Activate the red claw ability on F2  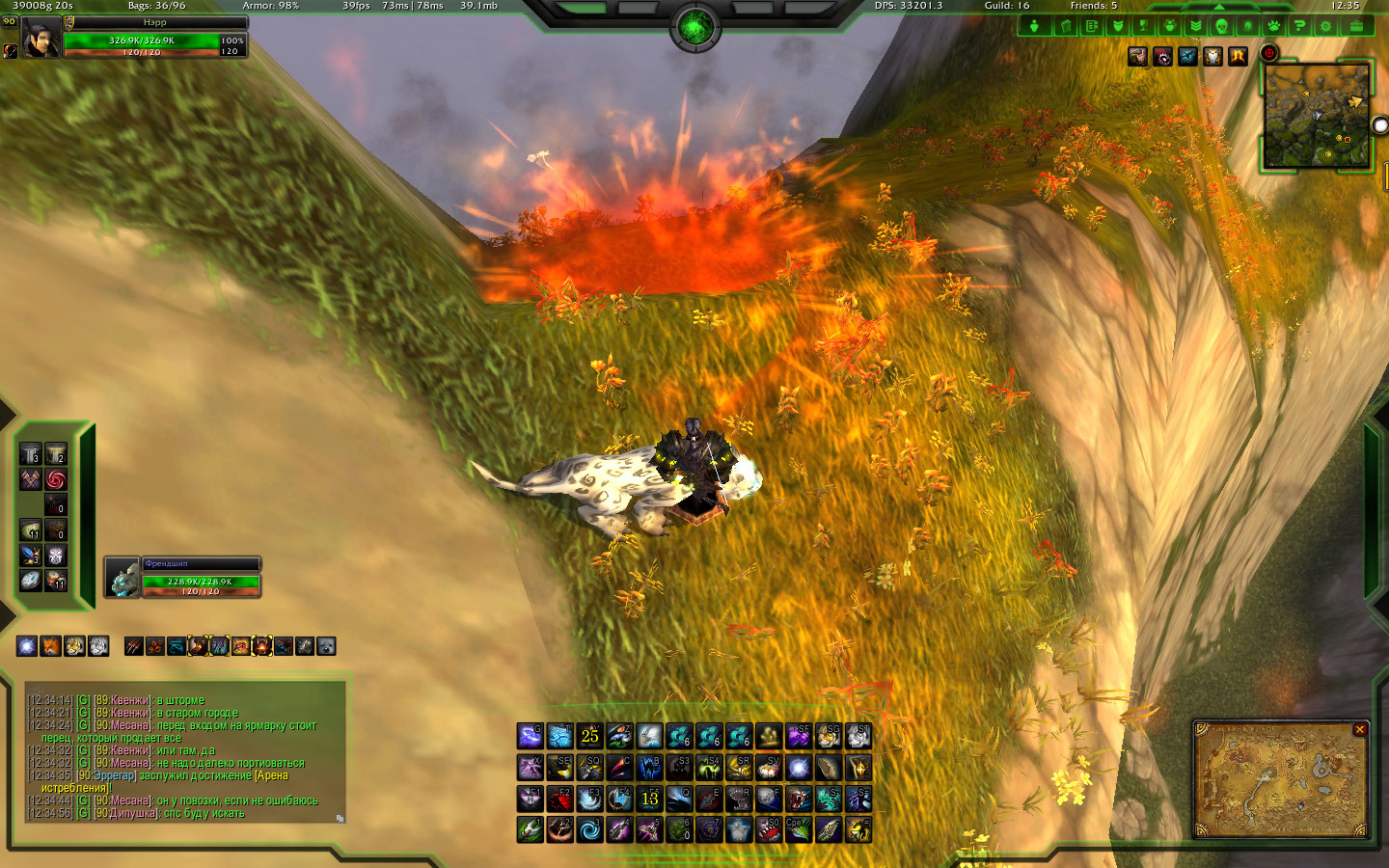(x=559, y=799)
